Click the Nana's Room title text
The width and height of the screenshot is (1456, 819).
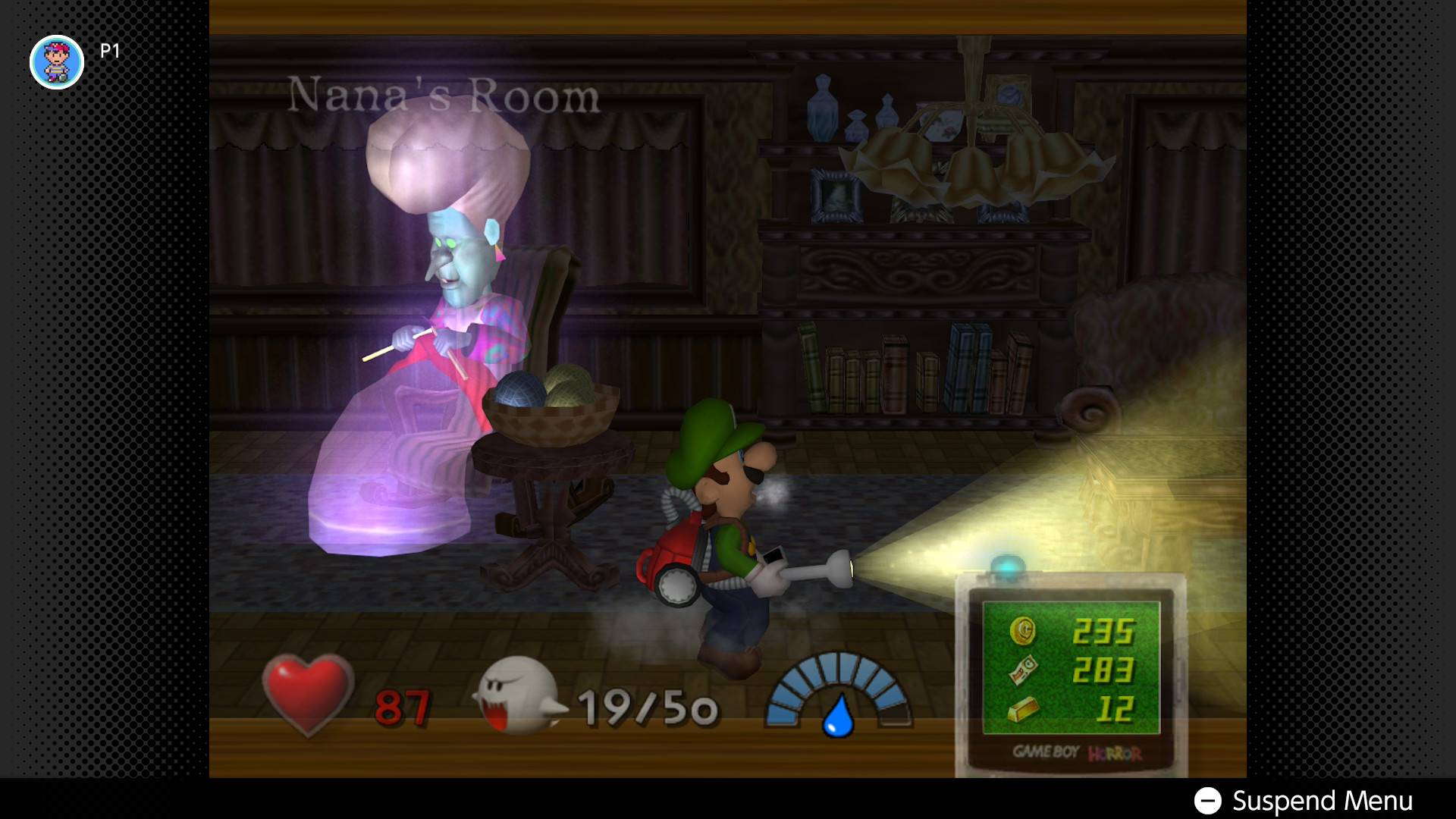point(444,91)
